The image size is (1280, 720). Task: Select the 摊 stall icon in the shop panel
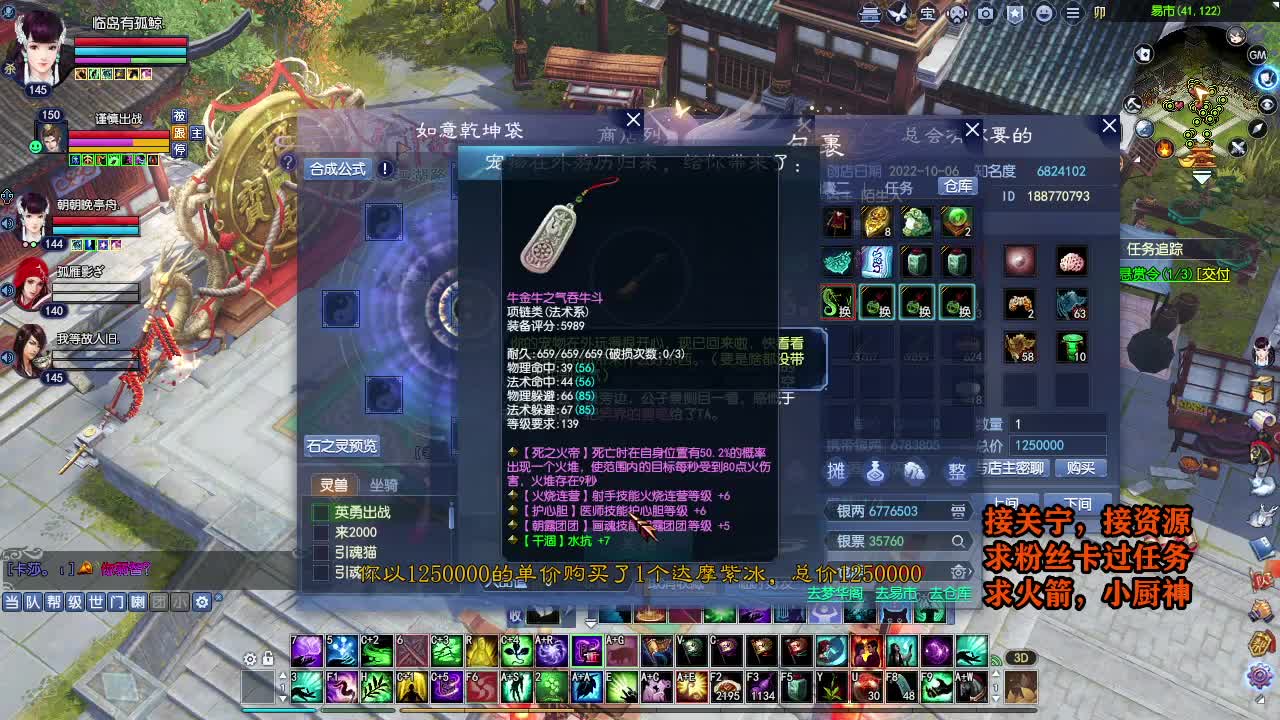[838, 470]
